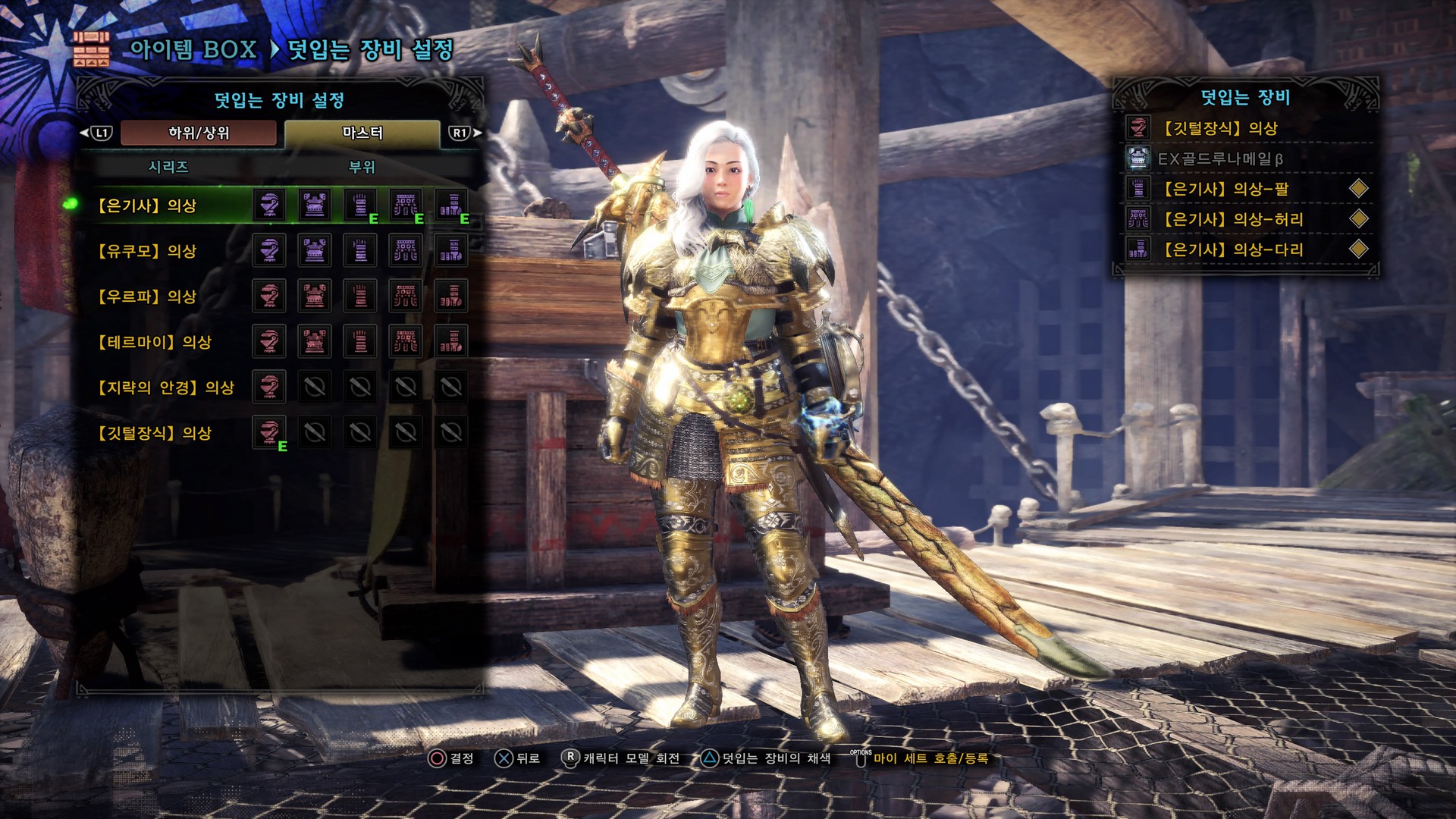This screenshot has height=819, width=1456.
Task: Choose the 【은기사】 의상 series row
Action: tap(147, 206)
